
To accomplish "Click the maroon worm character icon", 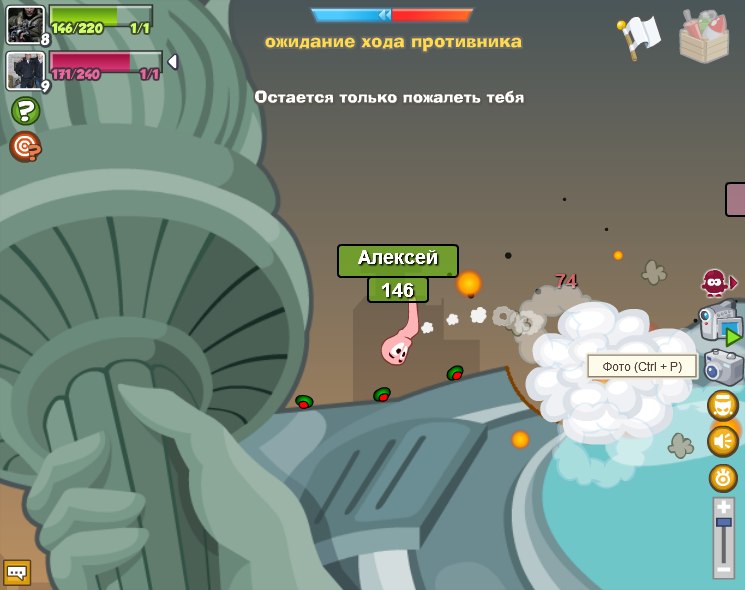I will pyautogui.click(x=714, y=283).
